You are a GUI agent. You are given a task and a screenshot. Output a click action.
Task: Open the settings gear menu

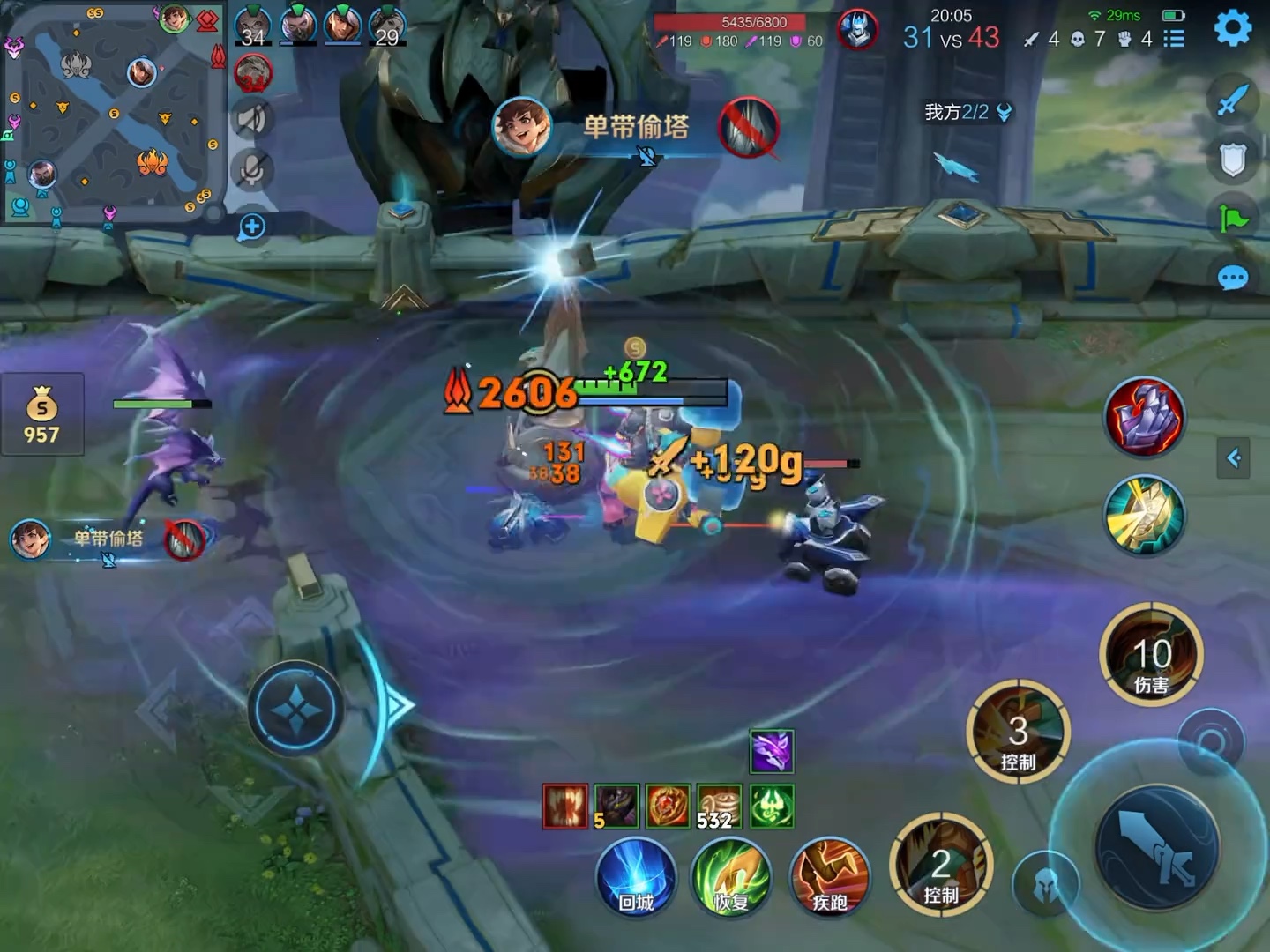[x=1232, y=29]
